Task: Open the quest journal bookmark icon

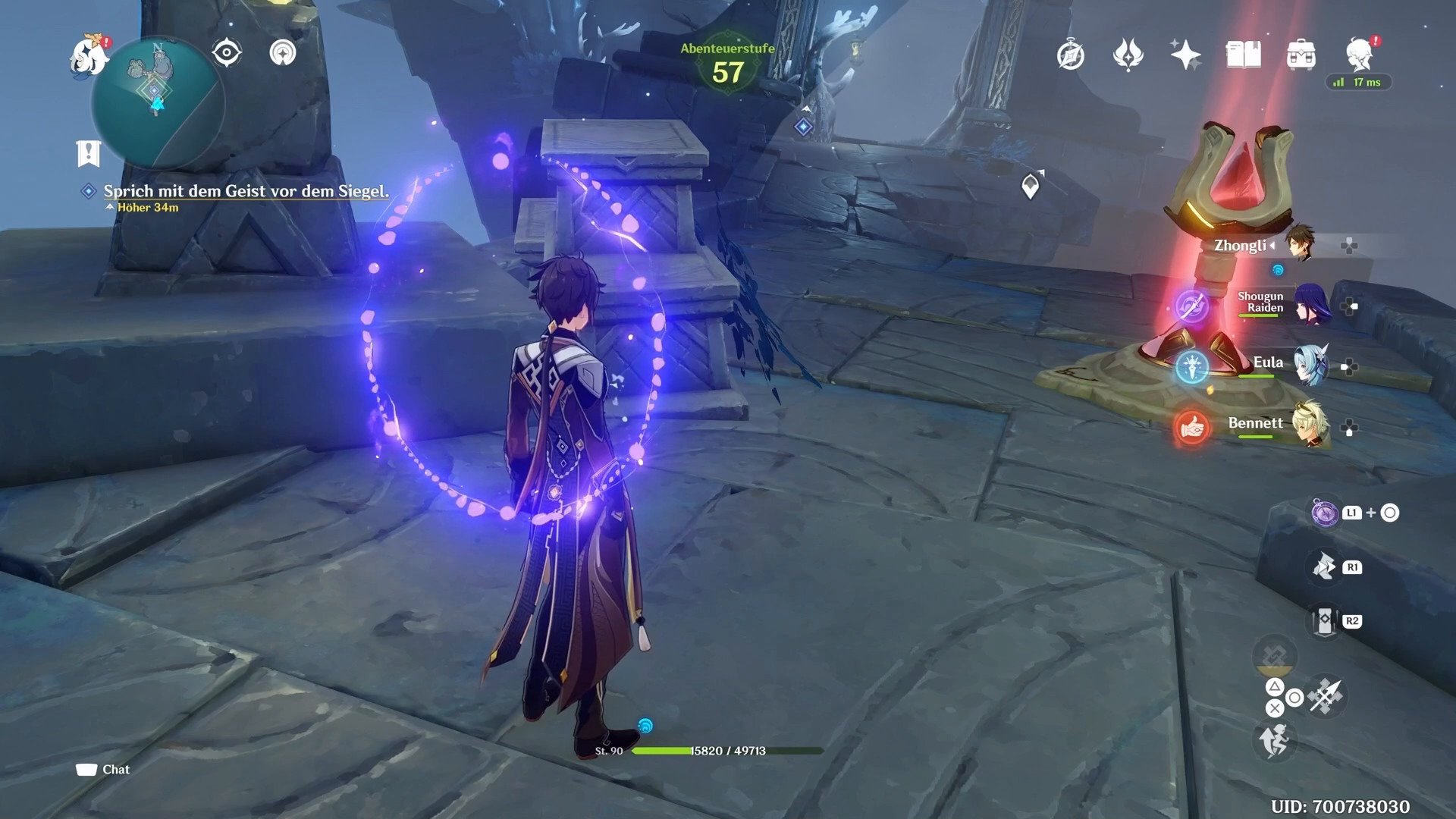Action: click(x=89, y=153)
